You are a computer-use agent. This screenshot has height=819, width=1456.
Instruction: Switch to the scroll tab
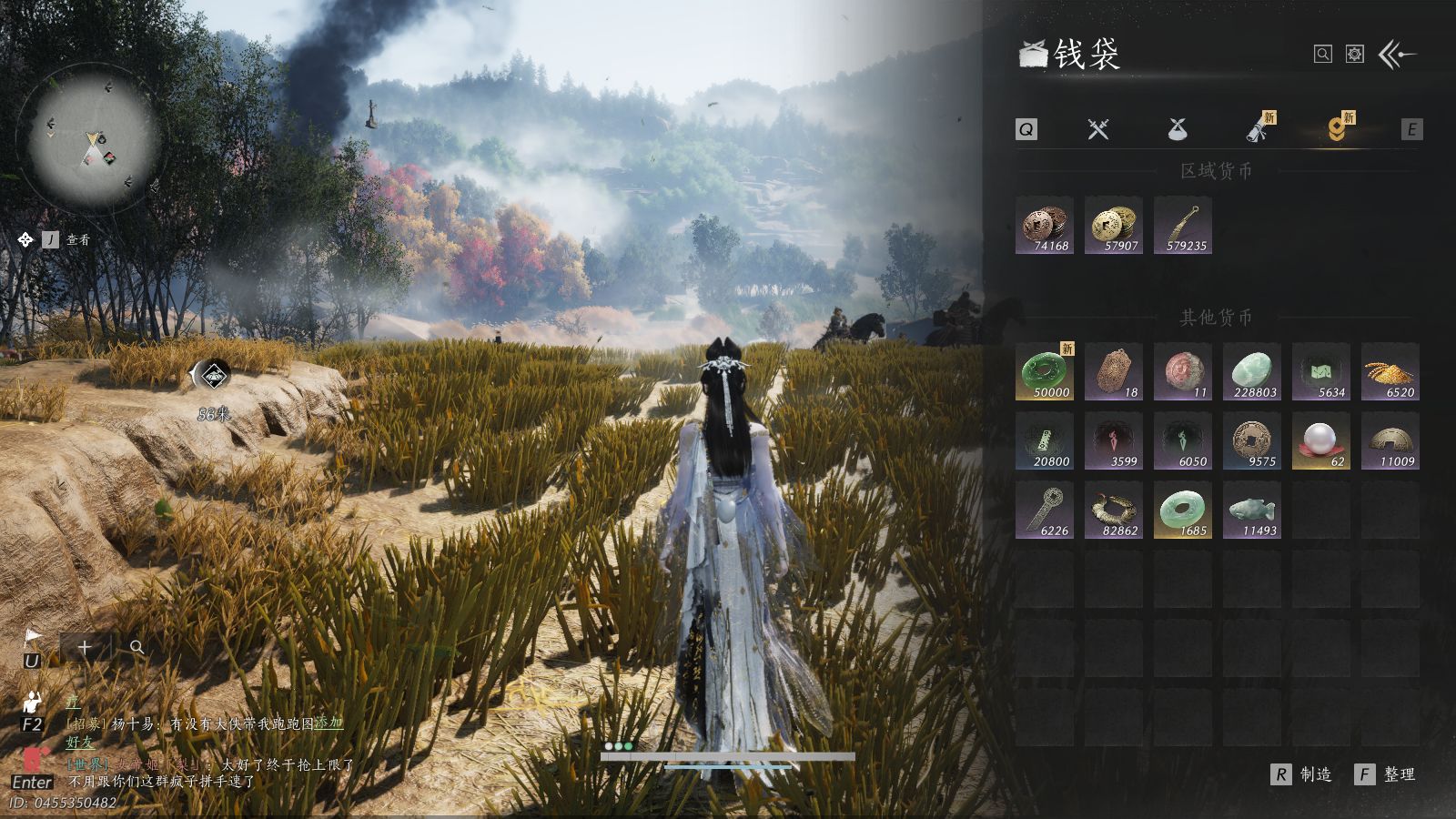coord(1259,128)
